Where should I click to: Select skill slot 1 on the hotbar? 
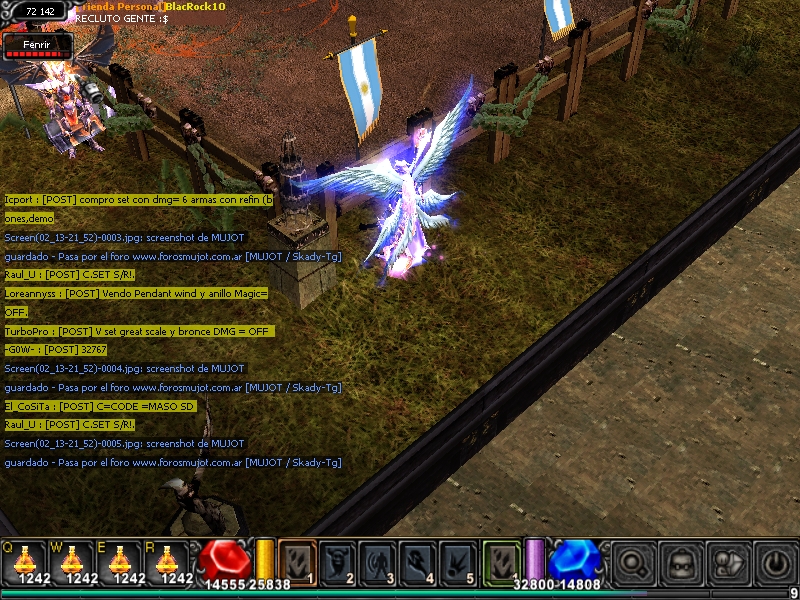point(297,561)
